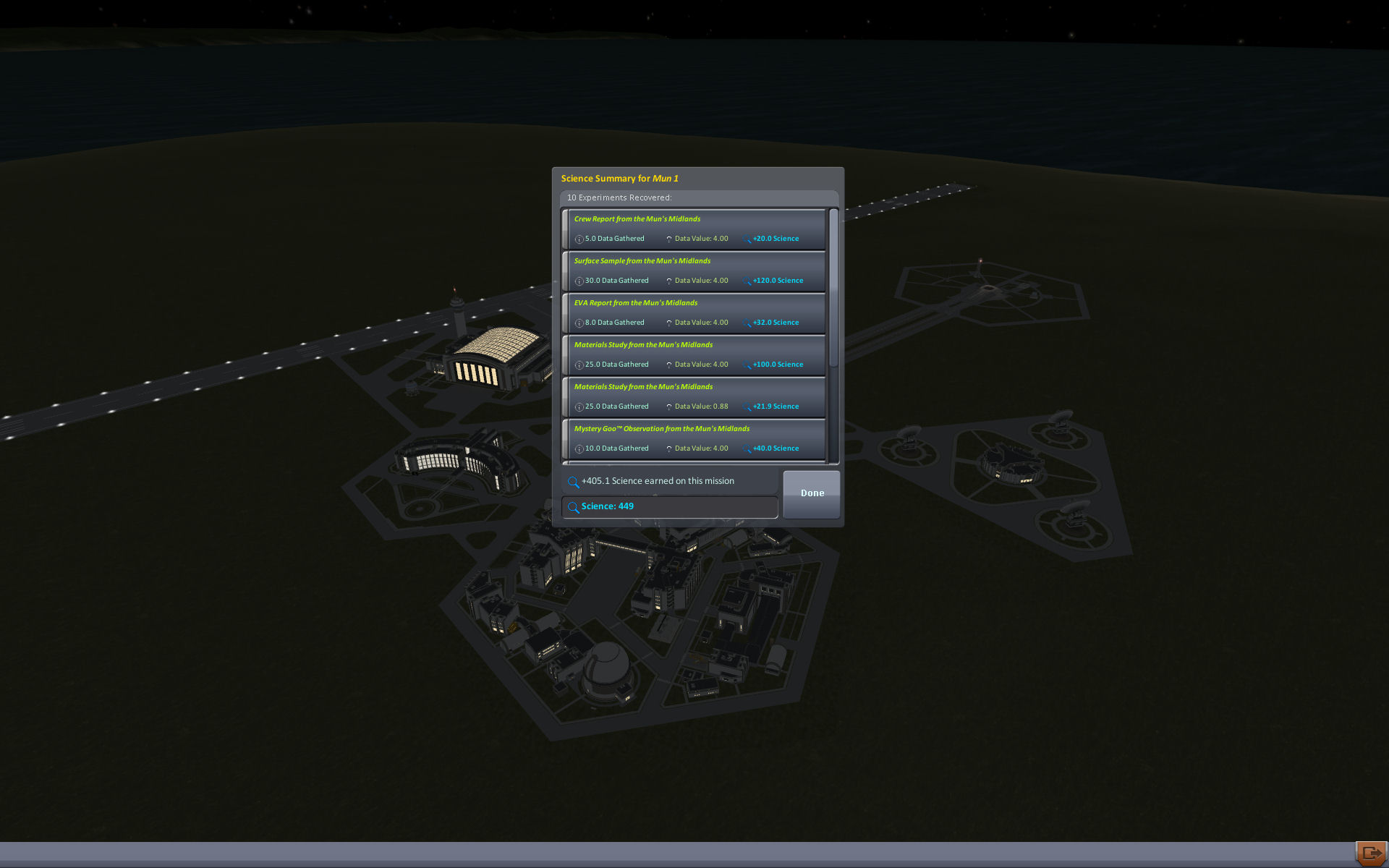Select the Crew Report from the Mun's Midlands row
Viewport: 1389px width, 868px height.
[x=695, y=229]
